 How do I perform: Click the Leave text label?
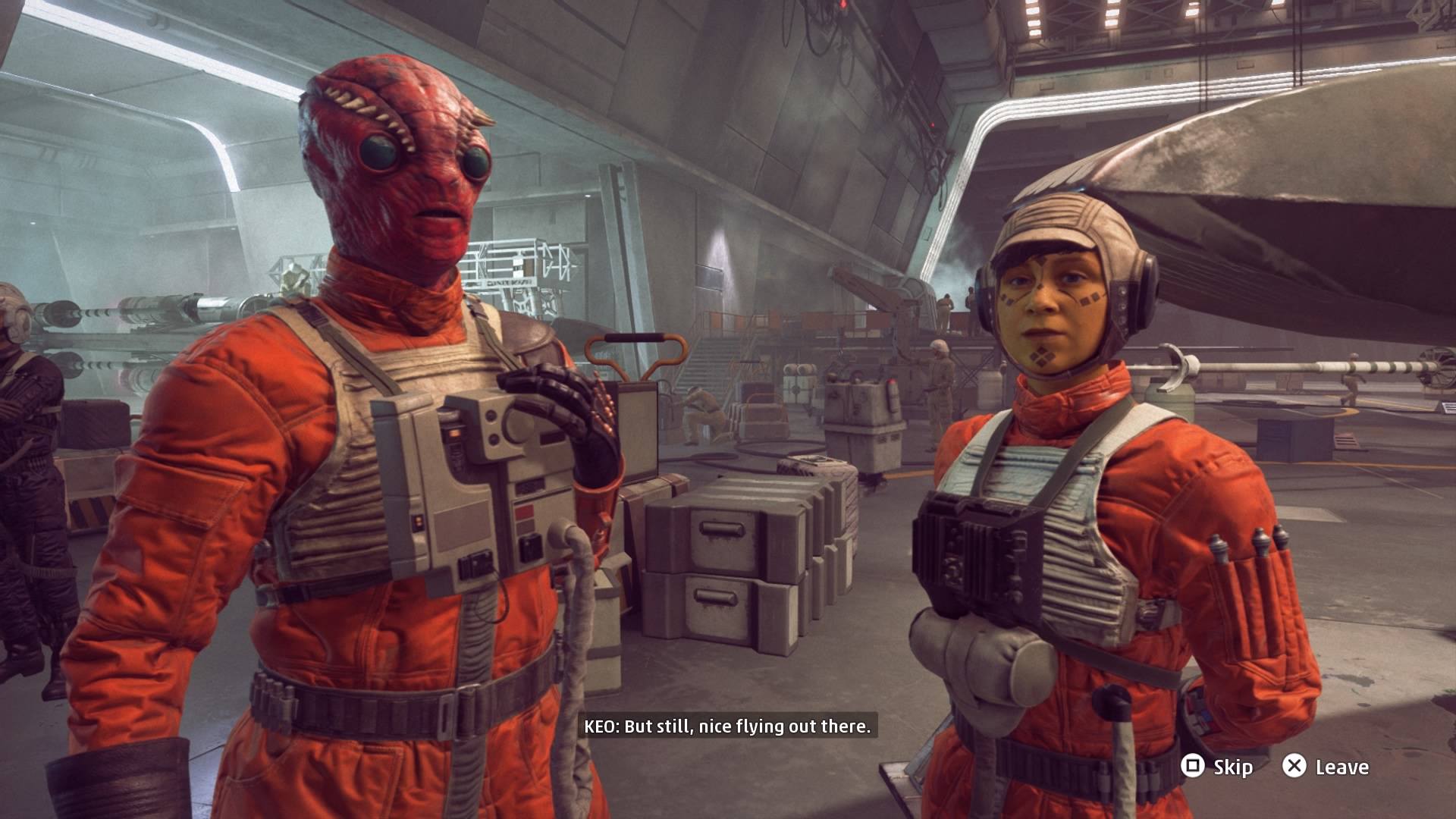click(1341, 767)
